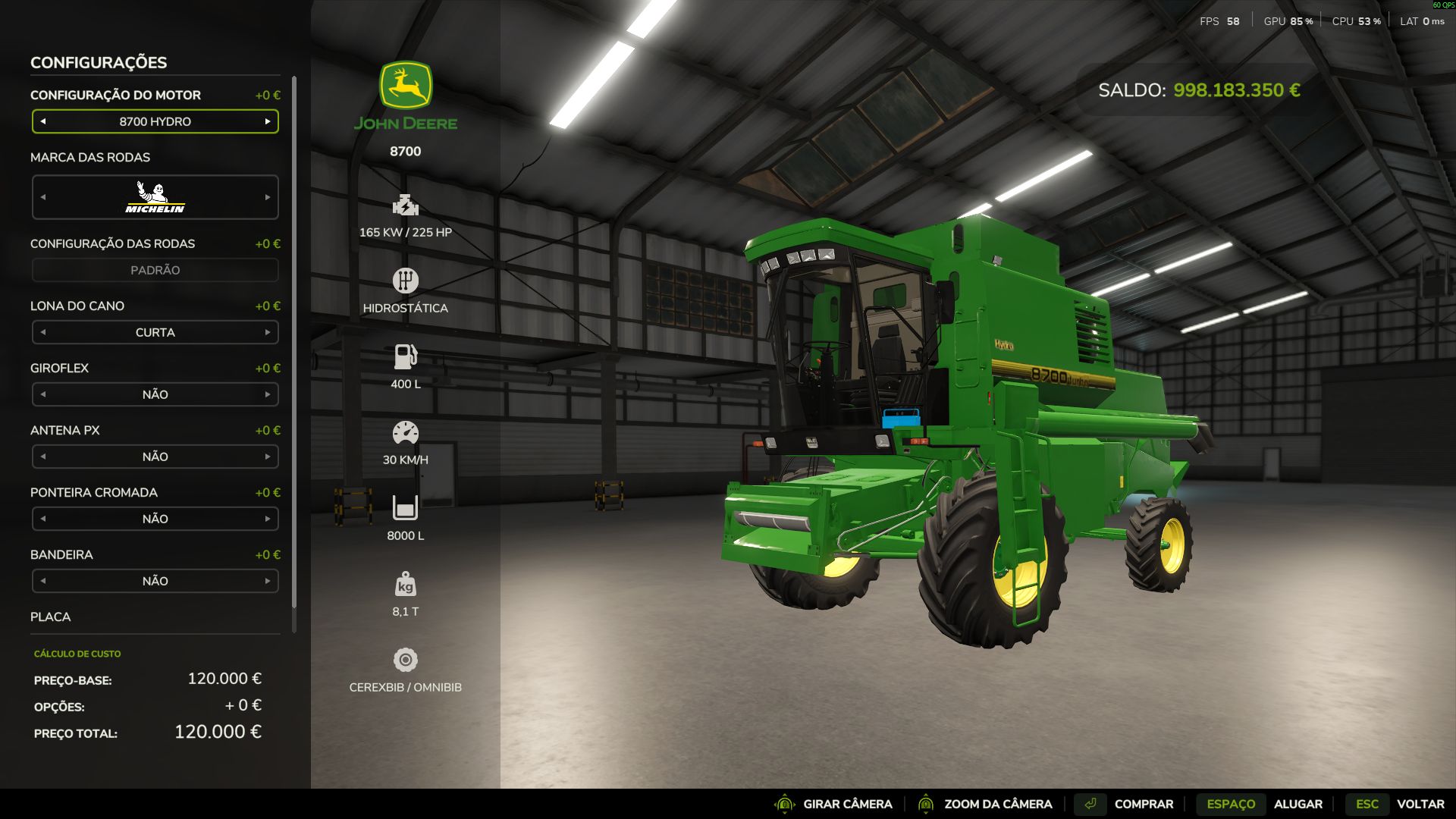The image size is (1456, 819).
Task: Cycle Bandeira option forward
Action: coord(268,581)
